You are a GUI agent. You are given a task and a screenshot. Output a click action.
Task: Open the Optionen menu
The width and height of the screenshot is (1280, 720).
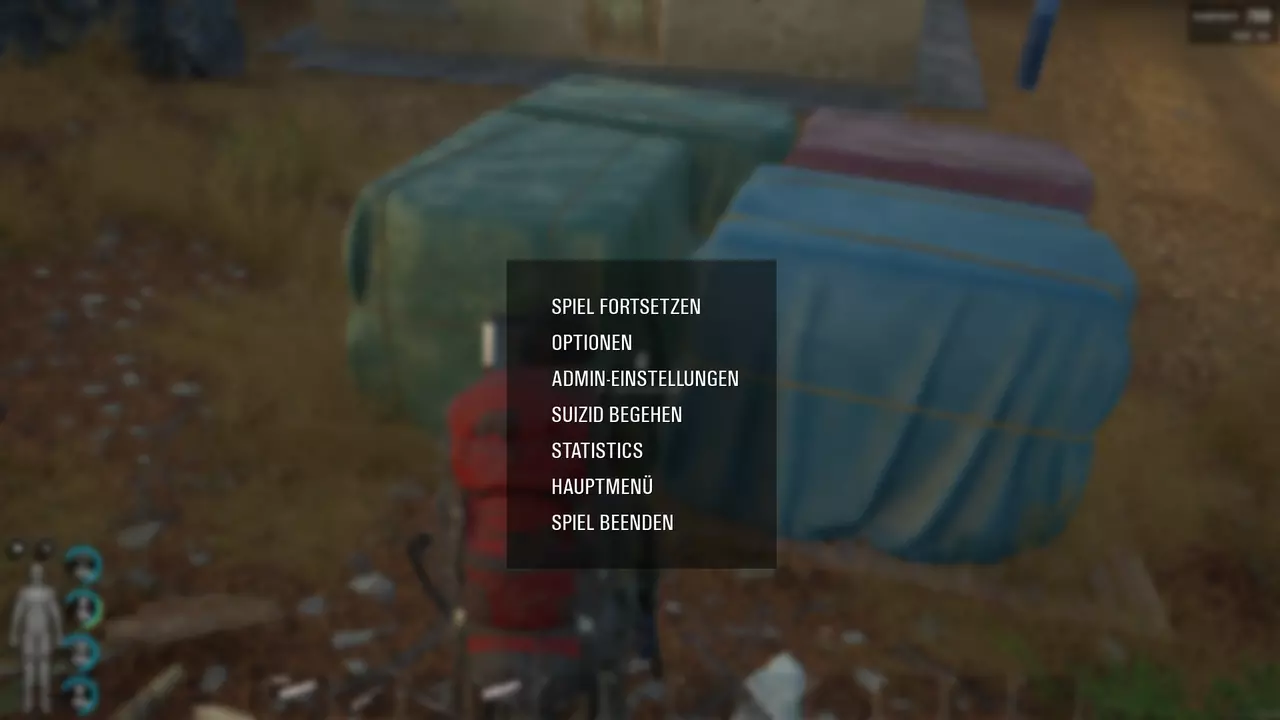point(592,343)
